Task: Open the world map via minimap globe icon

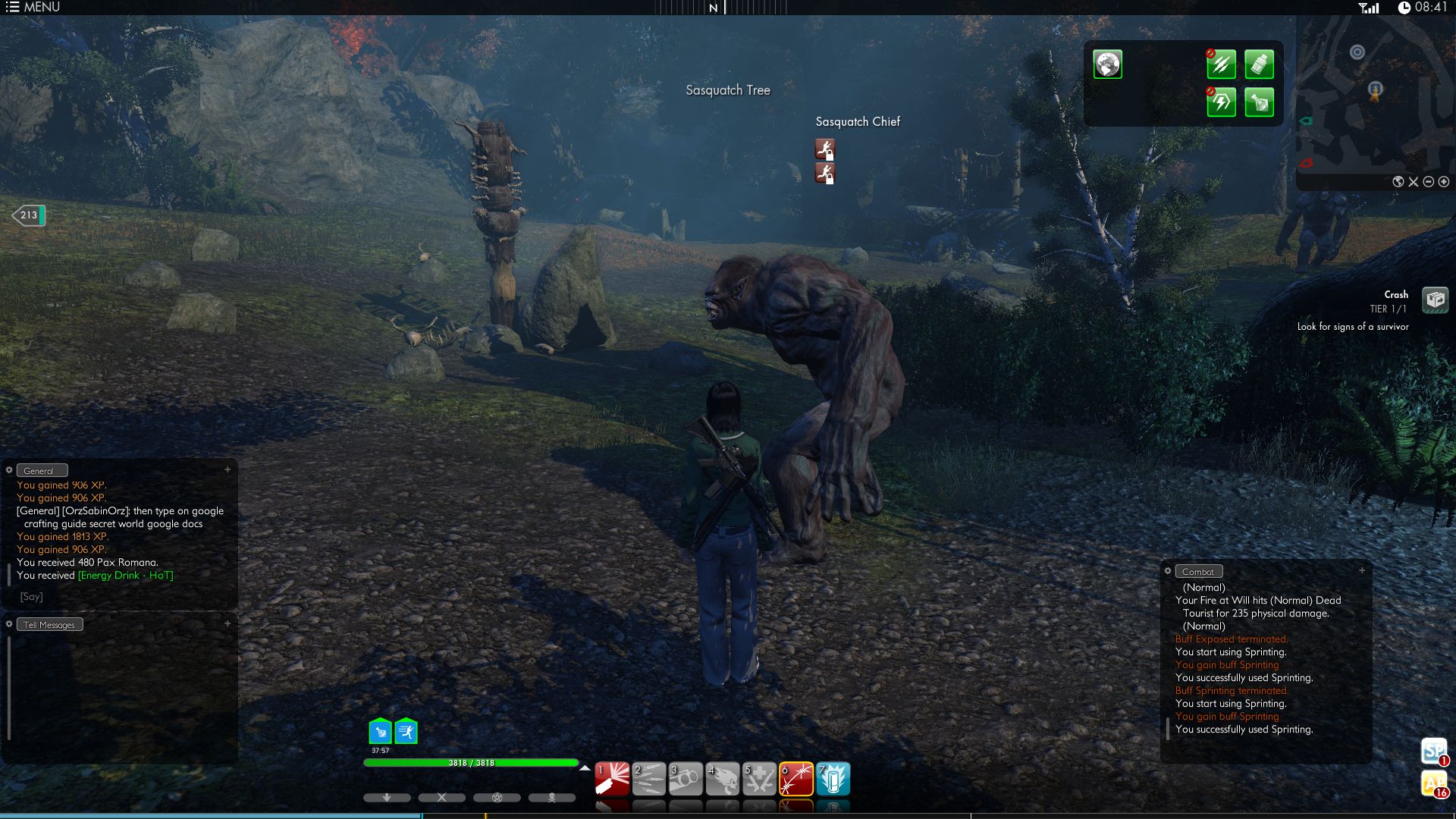Action: pos(1398,182)
